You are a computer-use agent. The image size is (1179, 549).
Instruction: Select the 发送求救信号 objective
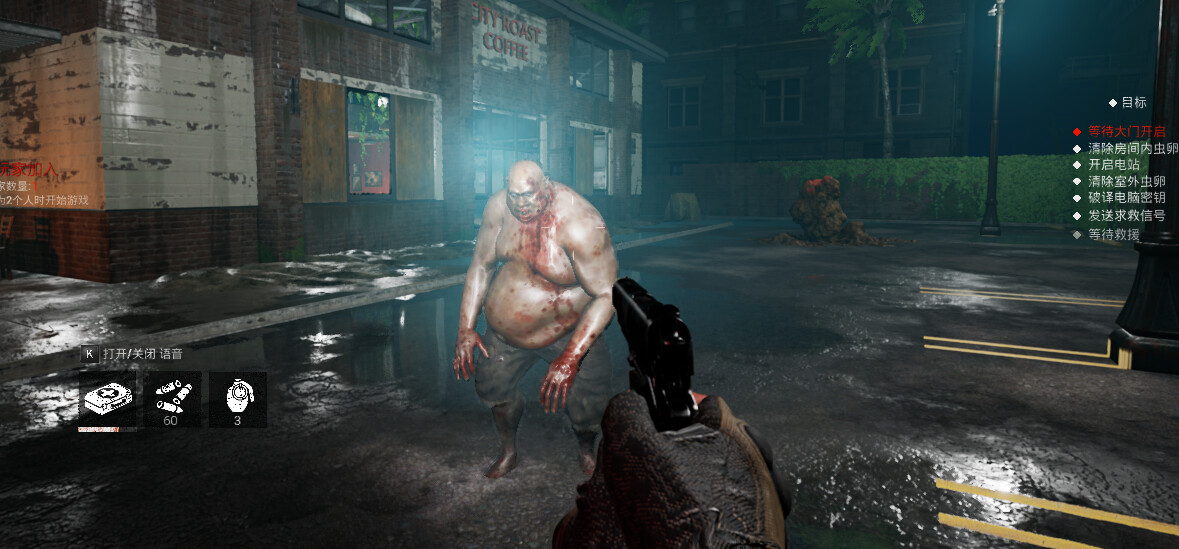1125,215
